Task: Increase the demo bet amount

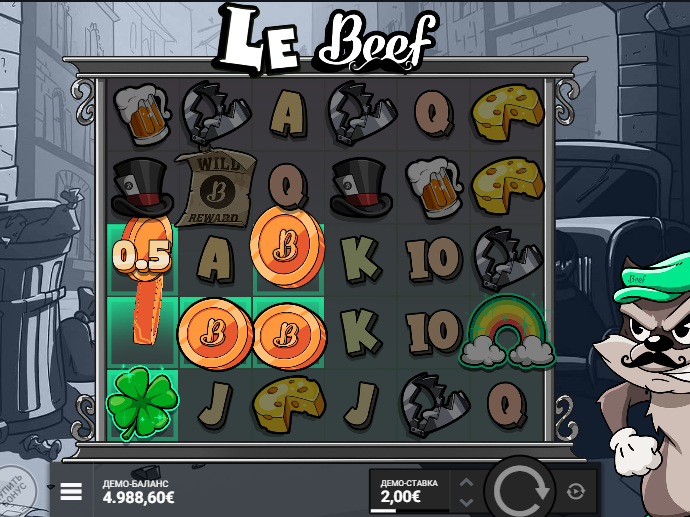Action: 465,482
